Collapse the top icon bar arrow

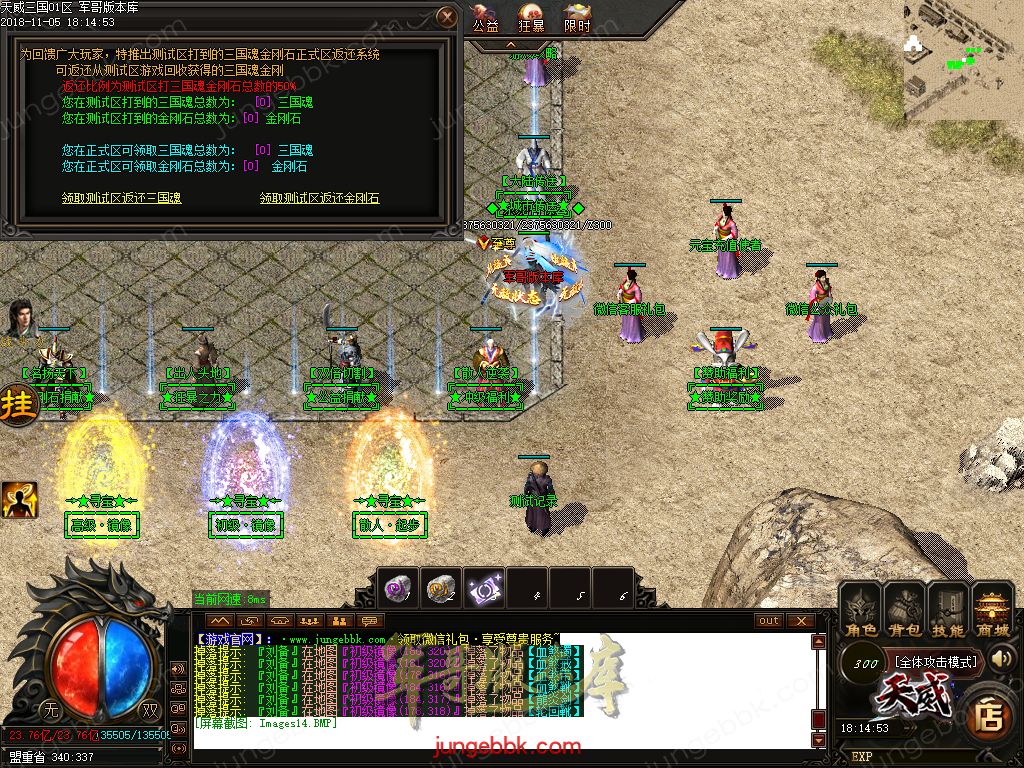click(x=512, y=45)
